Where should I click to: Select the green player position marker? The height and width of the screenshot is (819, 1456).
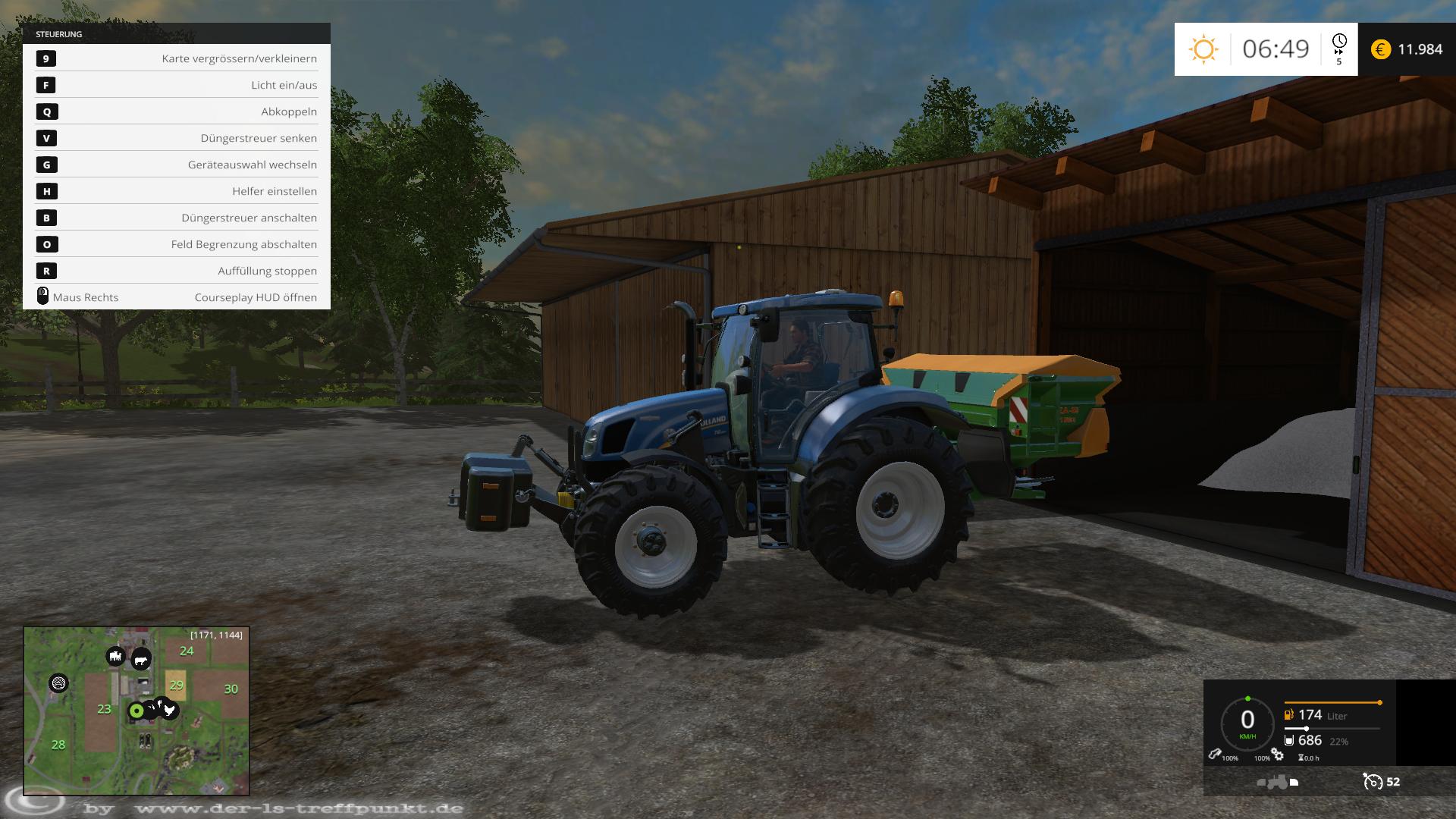tap(136, 711)
